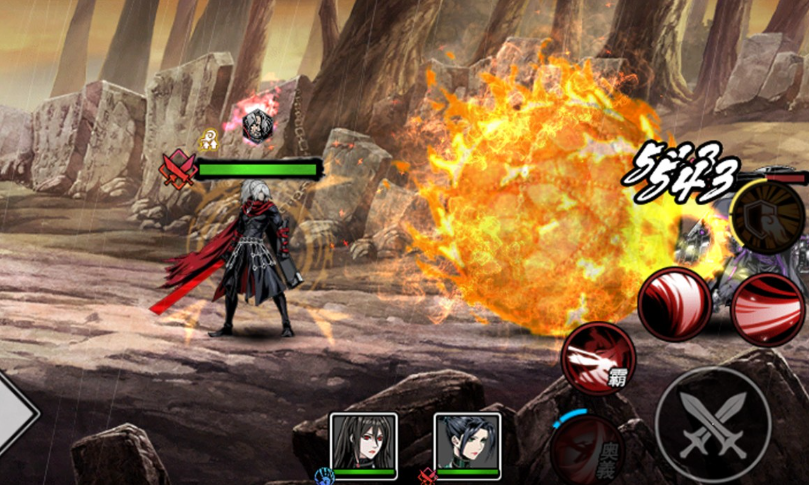Use the horizontal red slash skill
809x485 pixels.
pyautogui.click(x=767, y=307)
